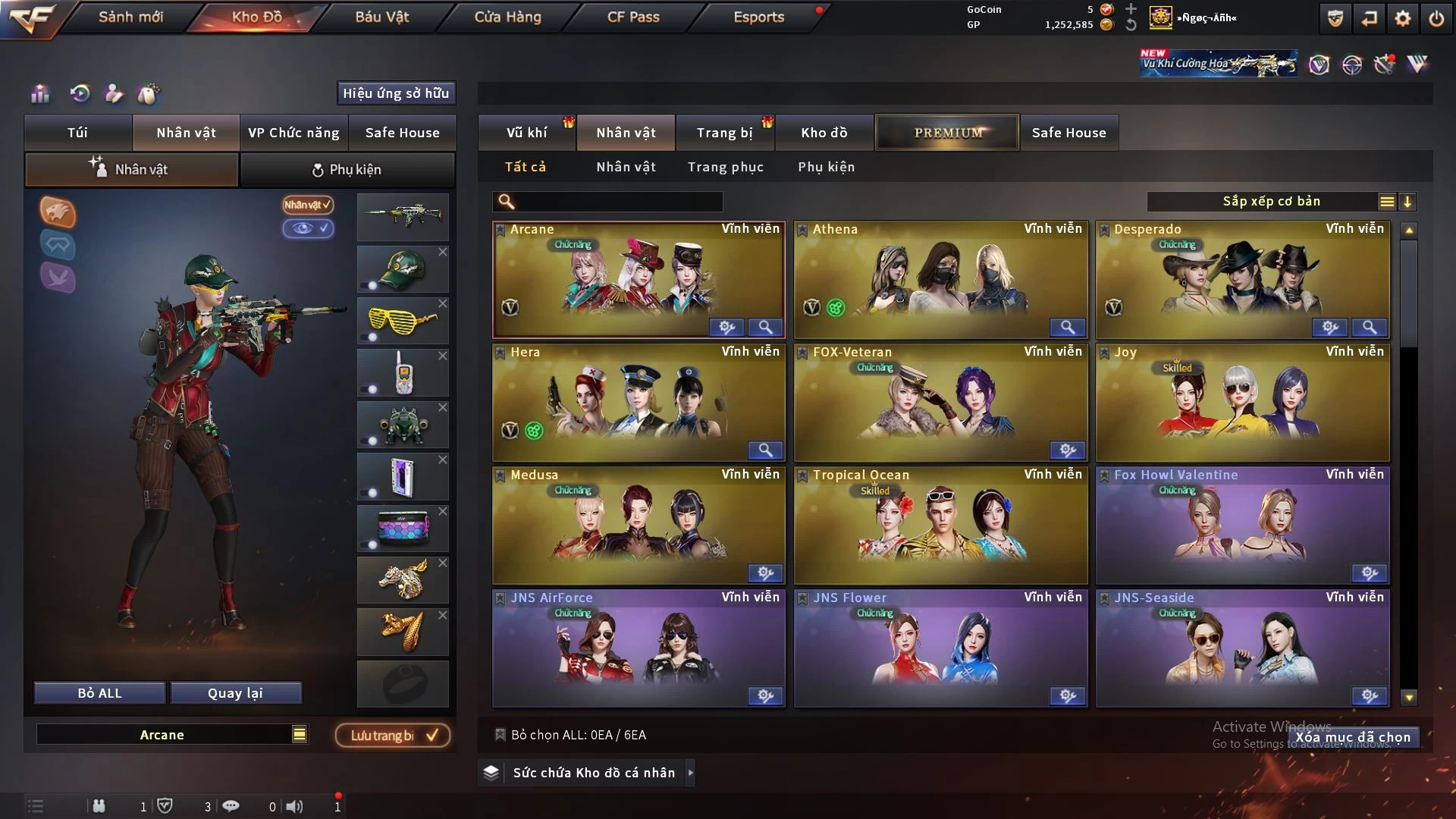The height and width of the screenshot is (819, 1456).
Task: Pick the Tropical Ocean character card
Action: tap(940, 525)
